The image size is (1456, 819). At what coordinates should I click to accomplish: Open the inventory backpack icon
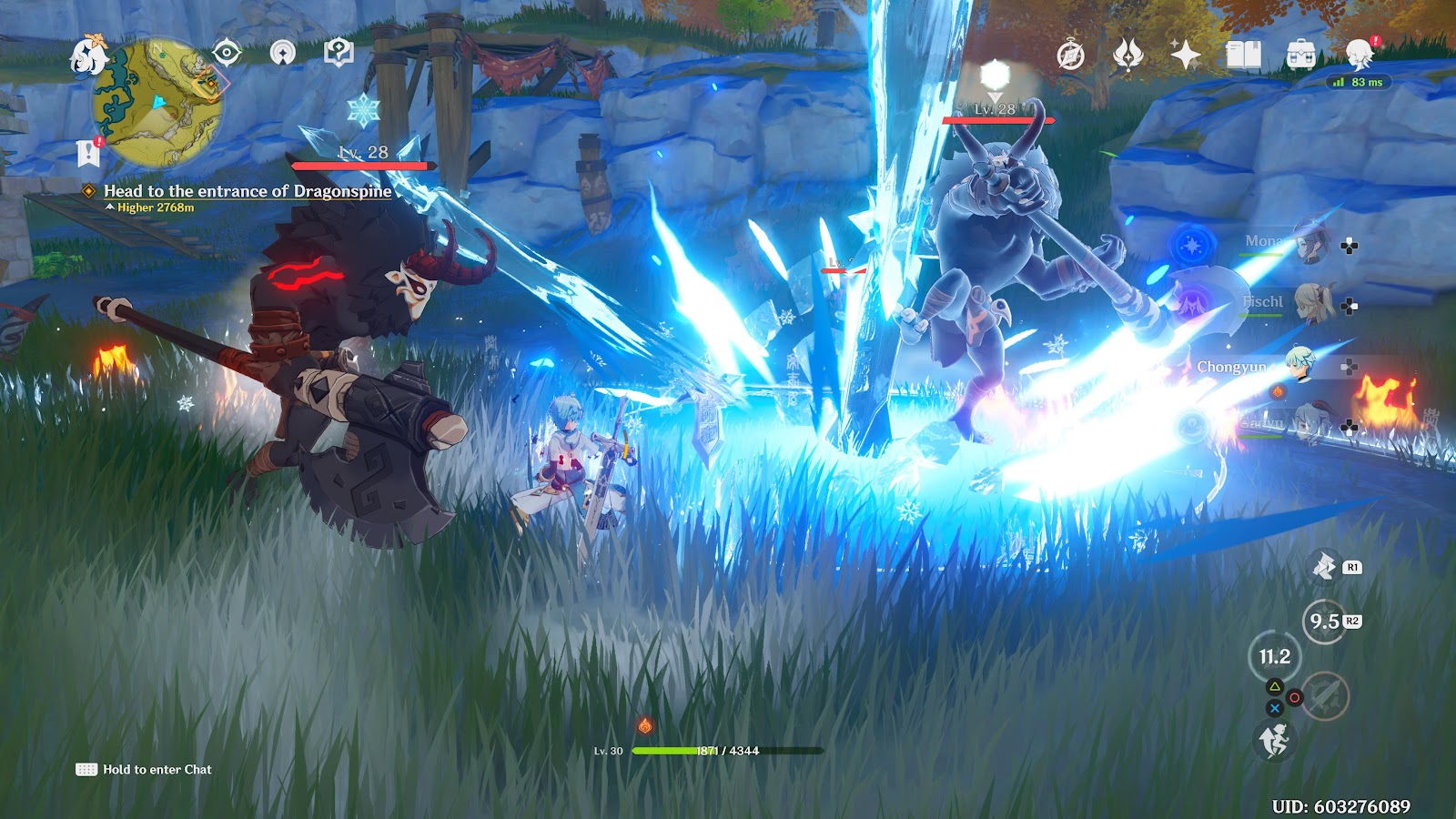(1300, 55)
